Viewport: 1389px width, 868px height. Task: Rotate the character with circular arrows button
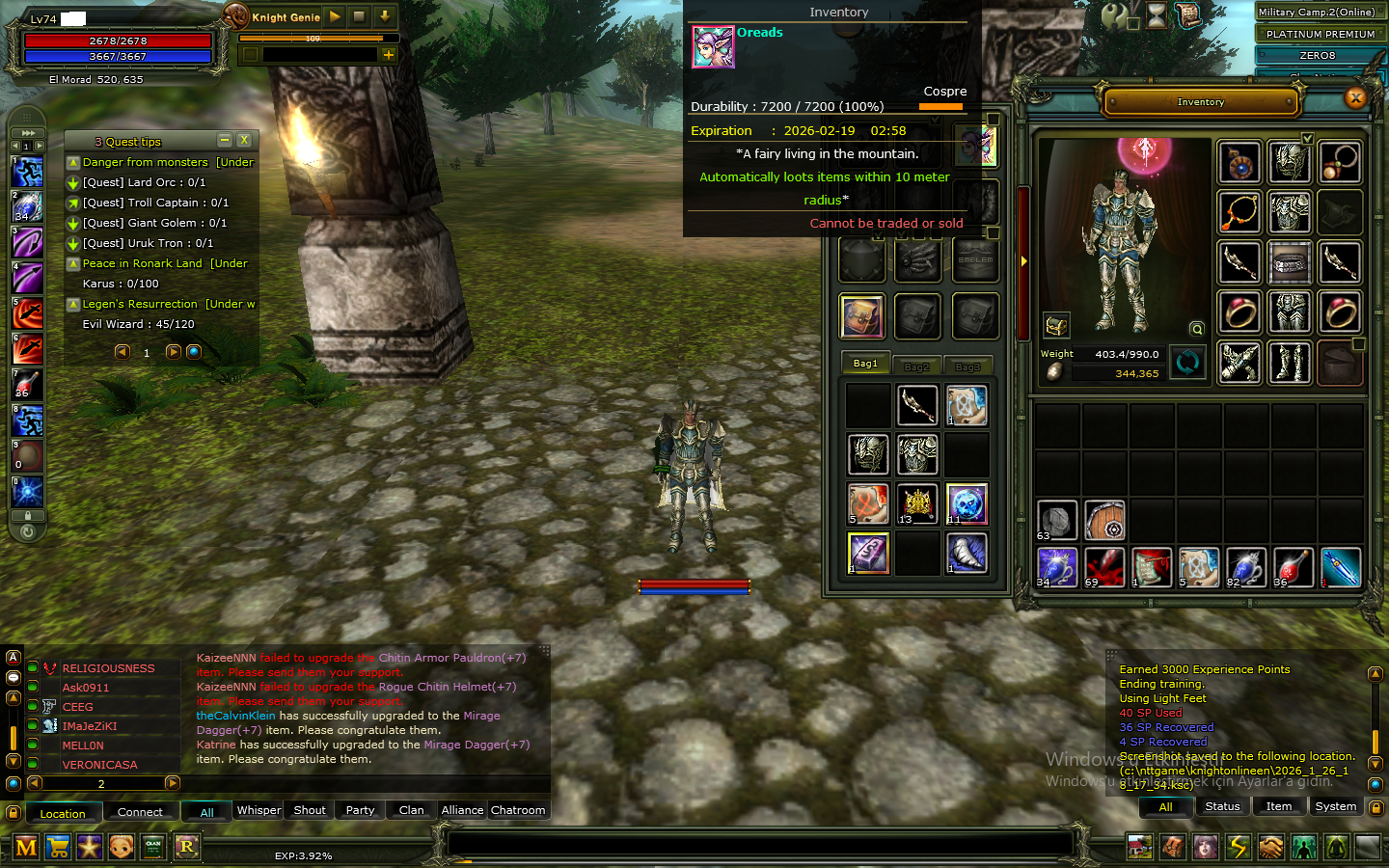pos(1187,363)
